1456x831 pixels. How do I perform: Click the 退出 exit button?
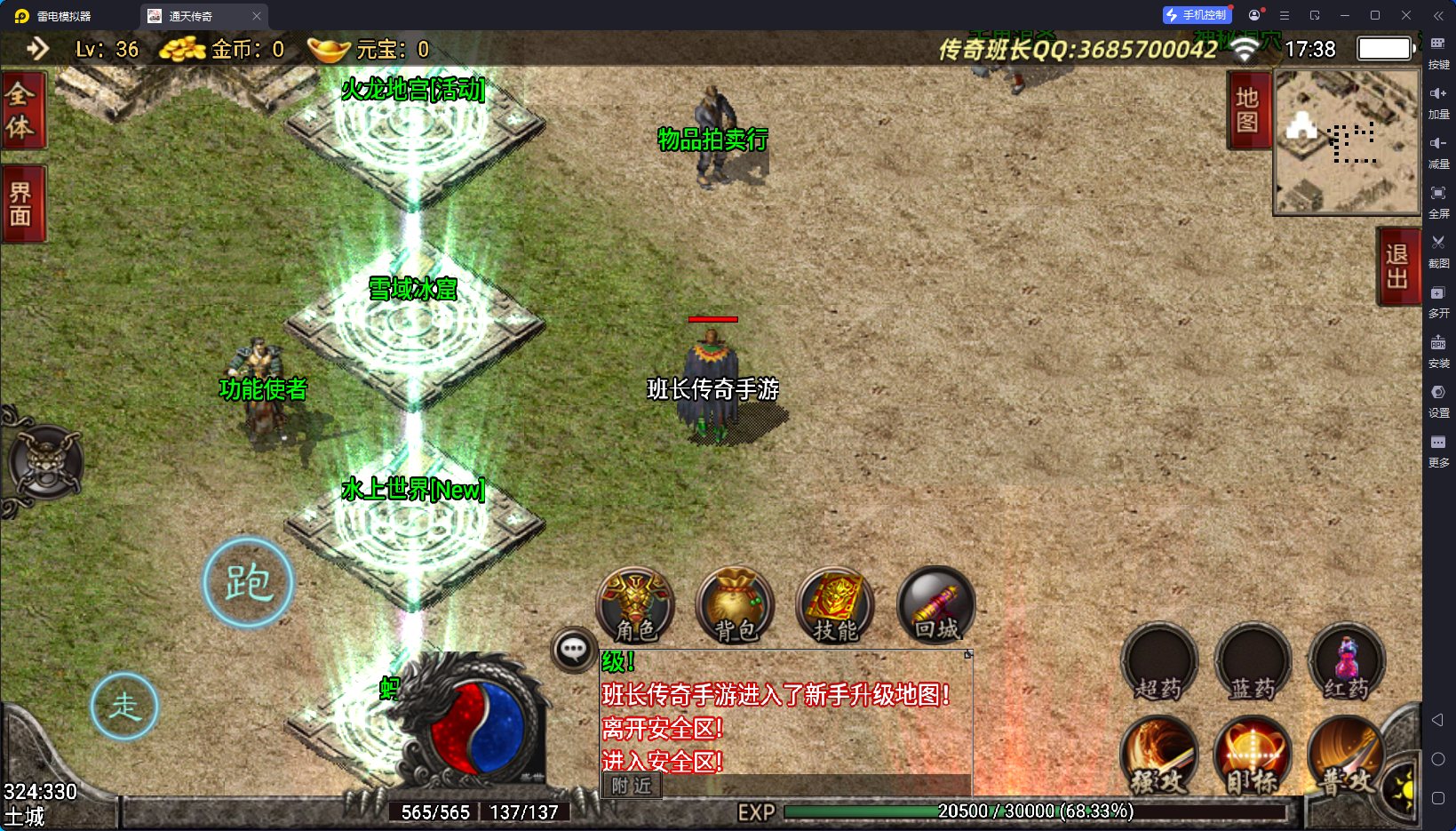(x=1397, y=266)
